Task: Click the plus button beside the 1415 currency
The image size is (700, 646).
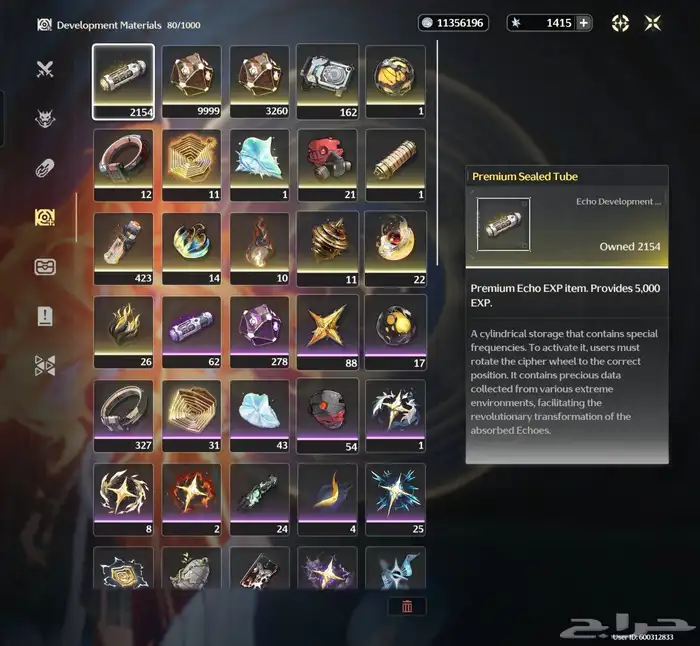Action: [584, 23]
